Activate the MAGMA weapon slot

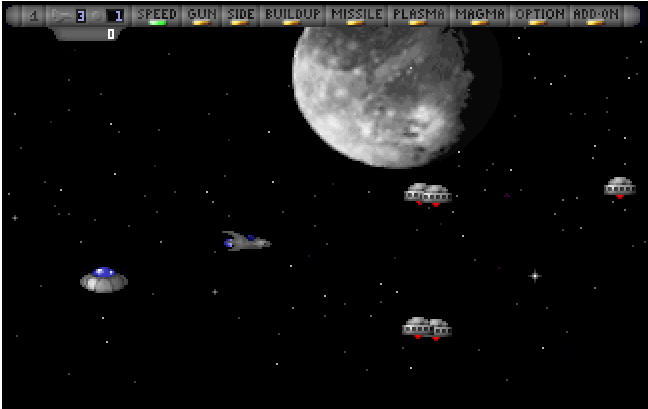point(480,15)
